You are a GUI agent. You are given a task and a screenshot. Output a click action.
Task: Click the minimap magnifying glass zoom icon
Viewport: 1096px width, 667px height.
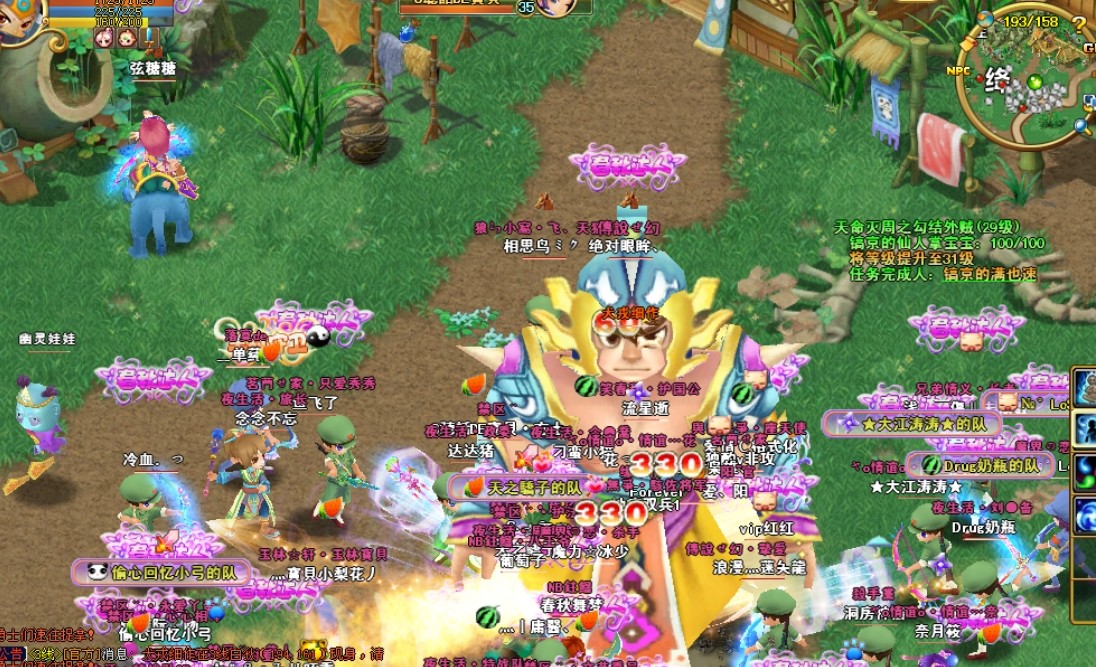pyautogui.click(x=1081, y=126)
